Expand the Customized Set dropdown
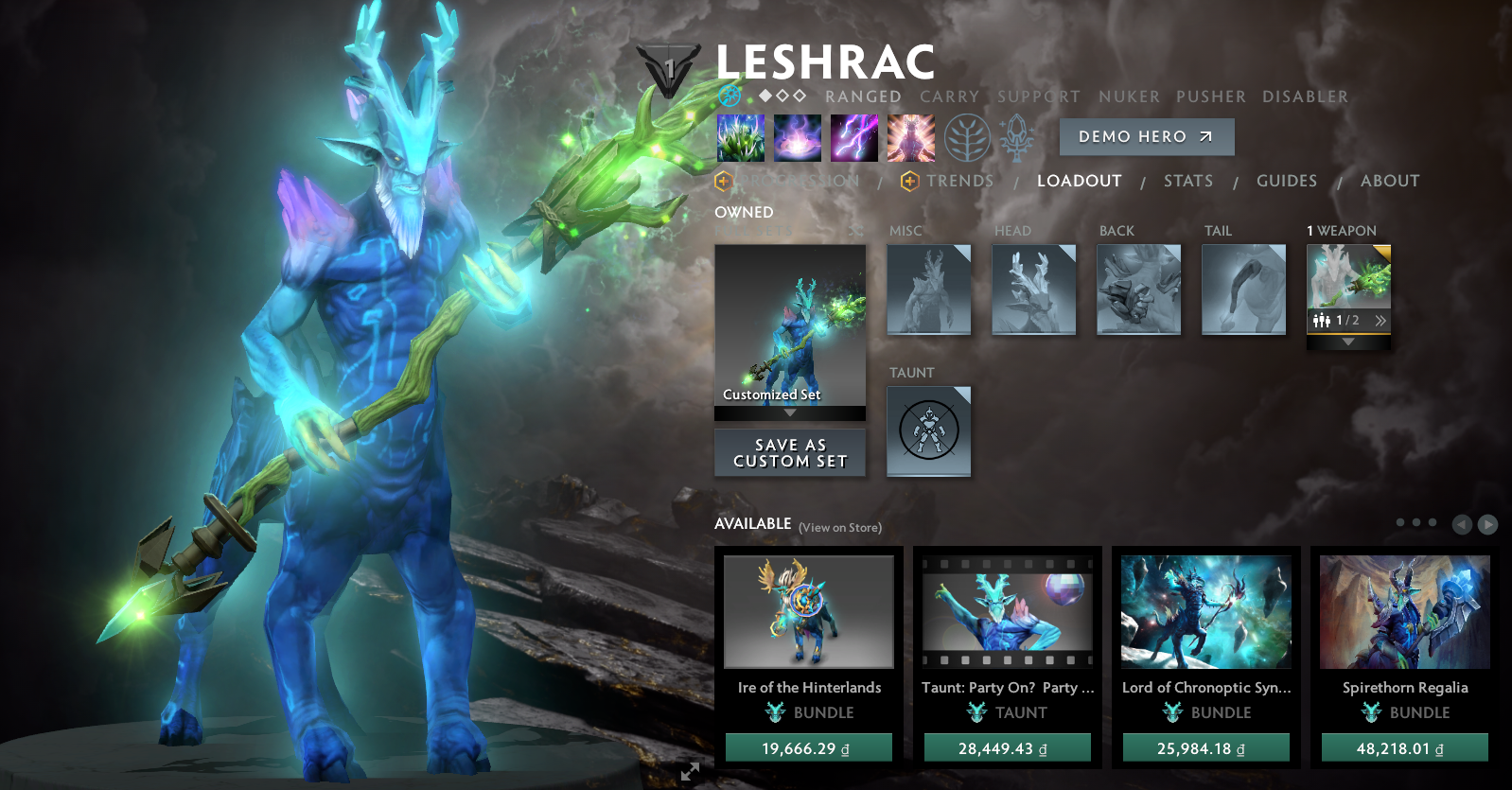1512x790 pixels. (790, 414)
